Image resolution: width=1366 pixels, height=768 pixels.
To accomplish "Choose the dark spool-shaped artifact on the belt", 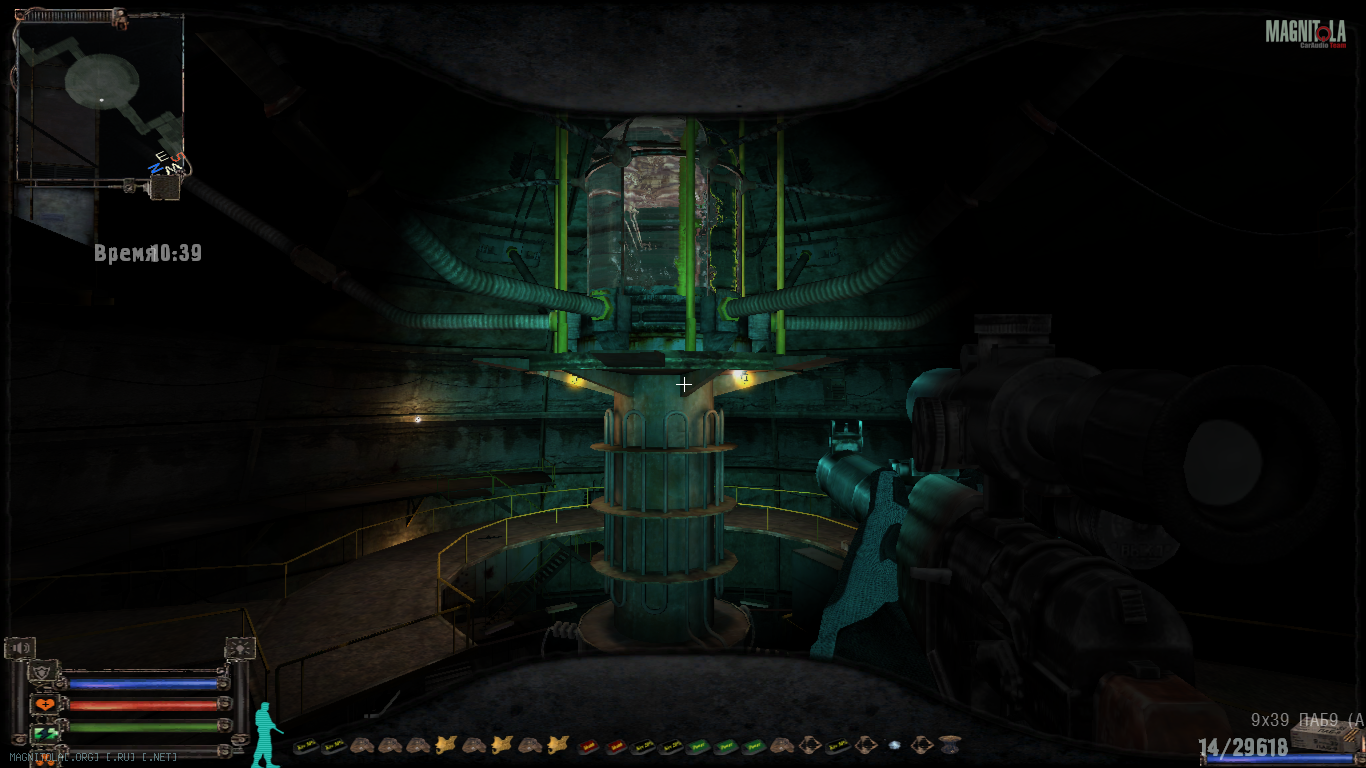I will 949,744.
